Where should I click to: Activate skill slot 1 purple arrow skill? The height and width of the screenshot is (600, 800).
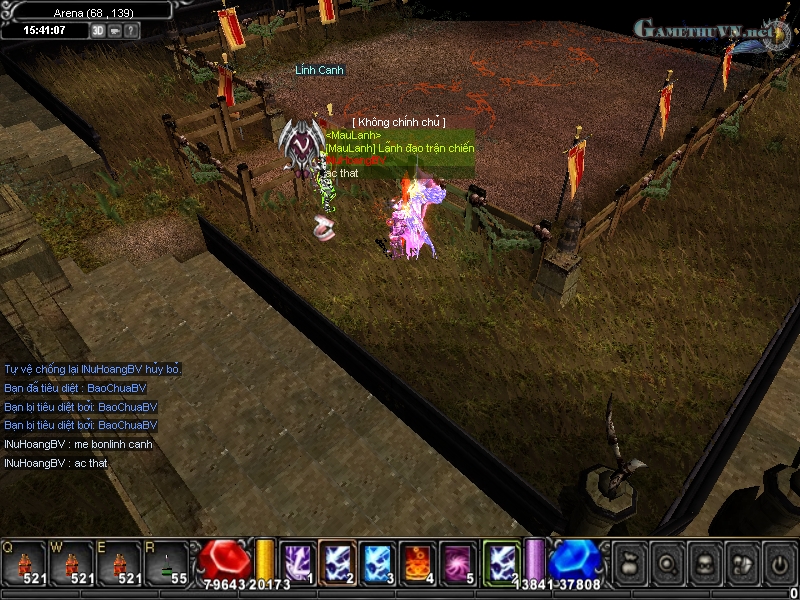(x=297, y=560)
